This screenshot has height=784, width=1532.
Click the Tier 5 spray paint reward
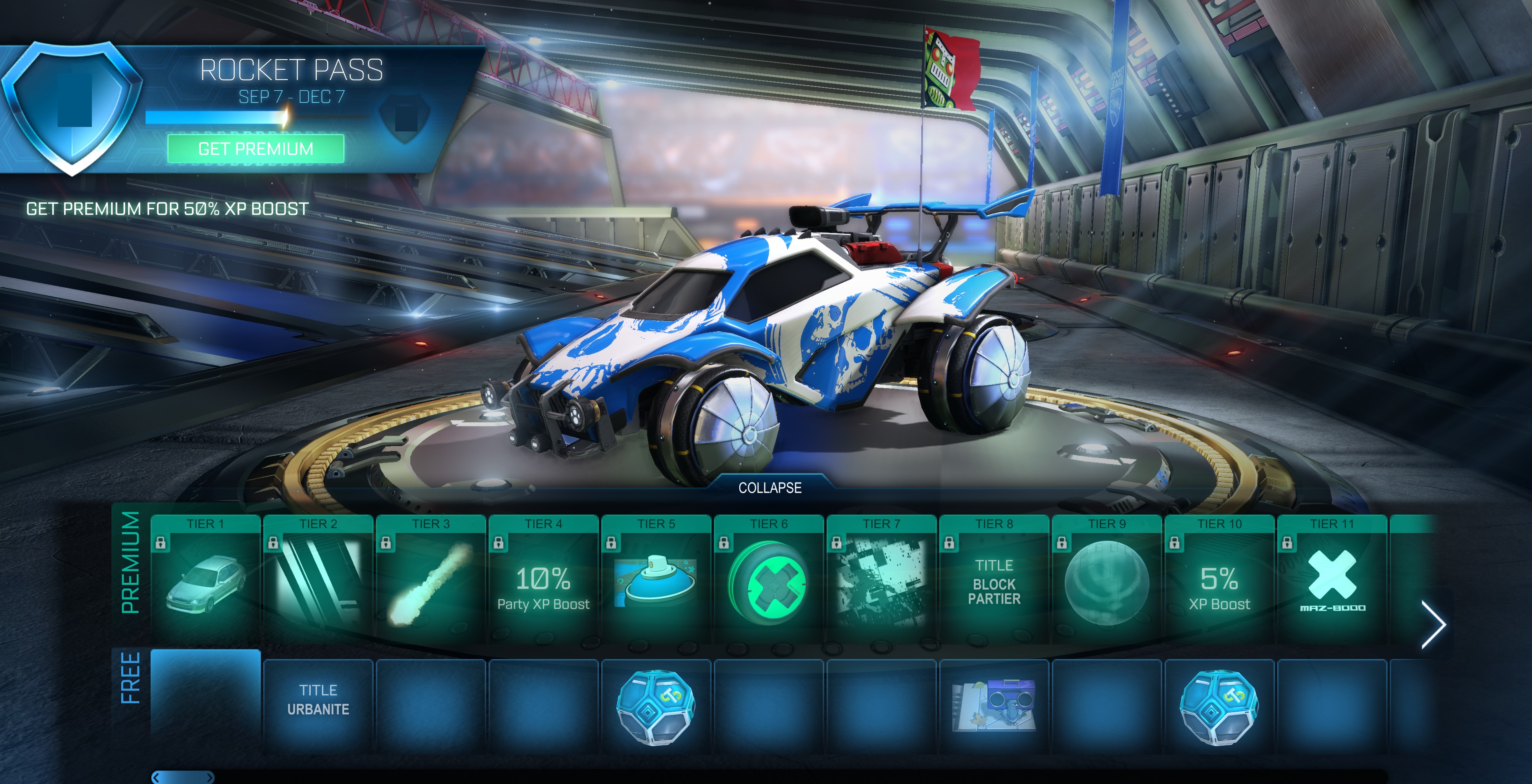coord(656,582)
